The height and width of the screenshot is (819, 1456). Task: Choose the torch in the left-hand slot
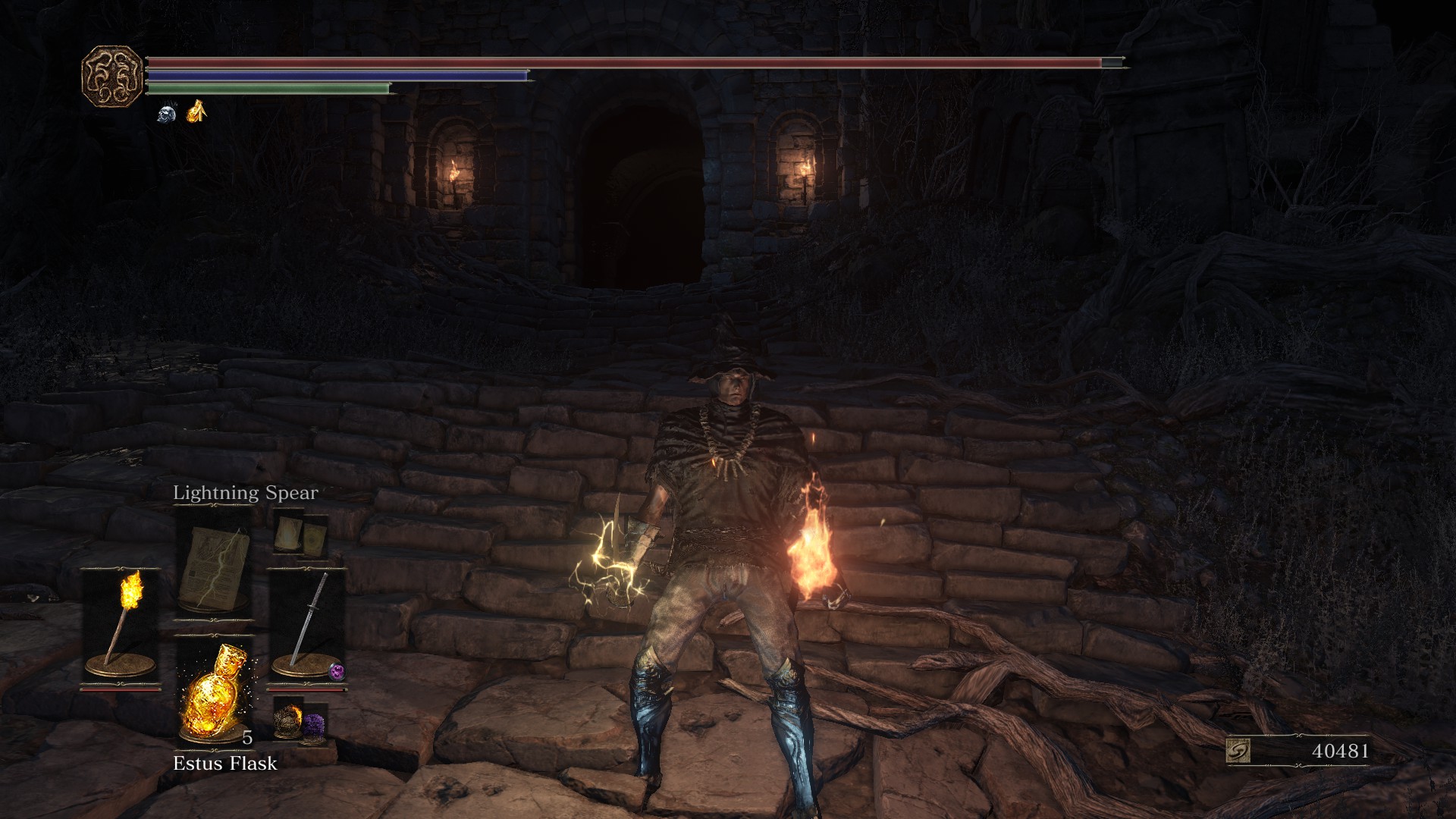(x=121, y=626)
